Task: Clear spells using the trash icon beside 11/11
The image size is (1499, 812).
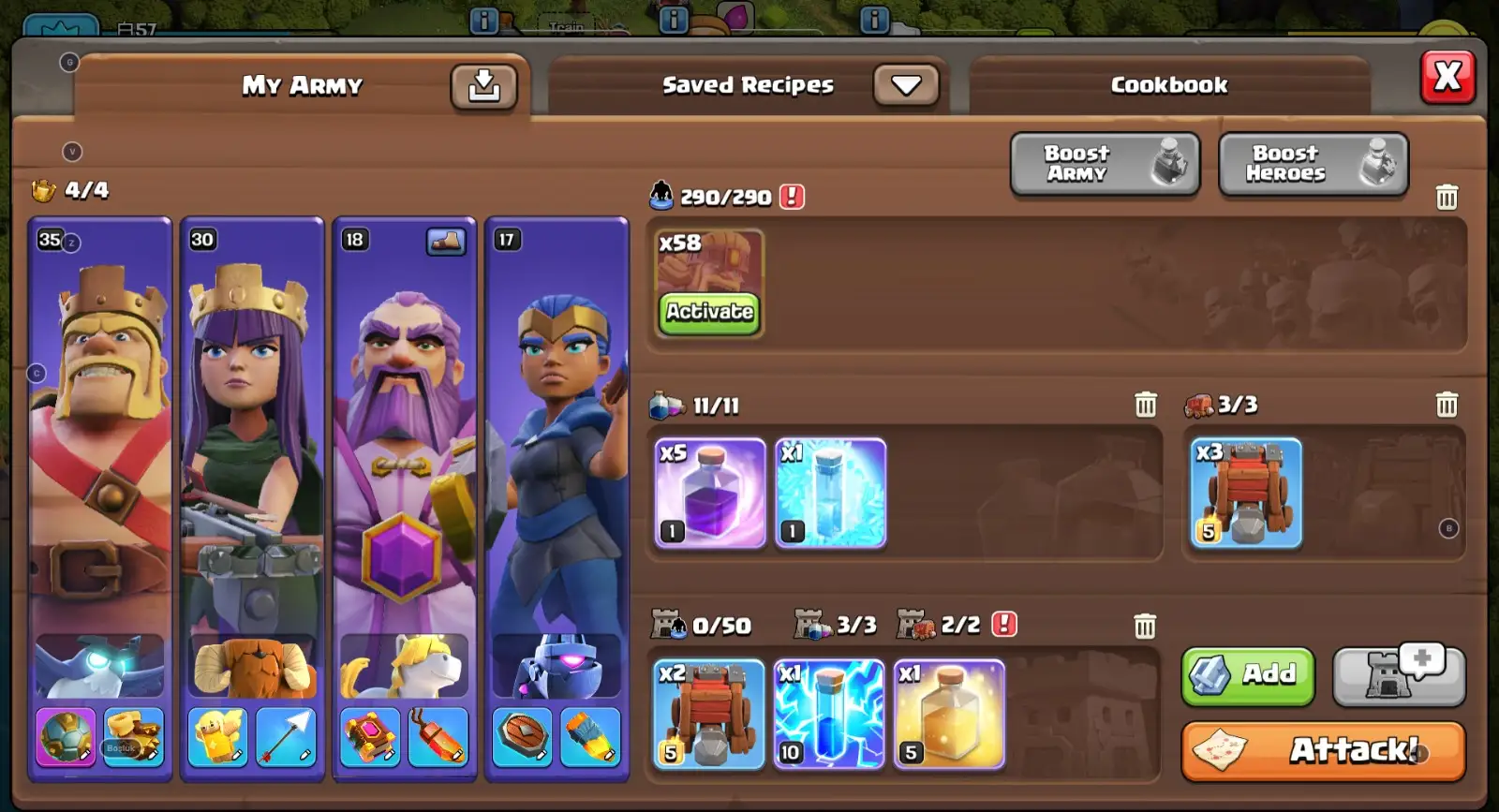Action: pos(1145,403)
